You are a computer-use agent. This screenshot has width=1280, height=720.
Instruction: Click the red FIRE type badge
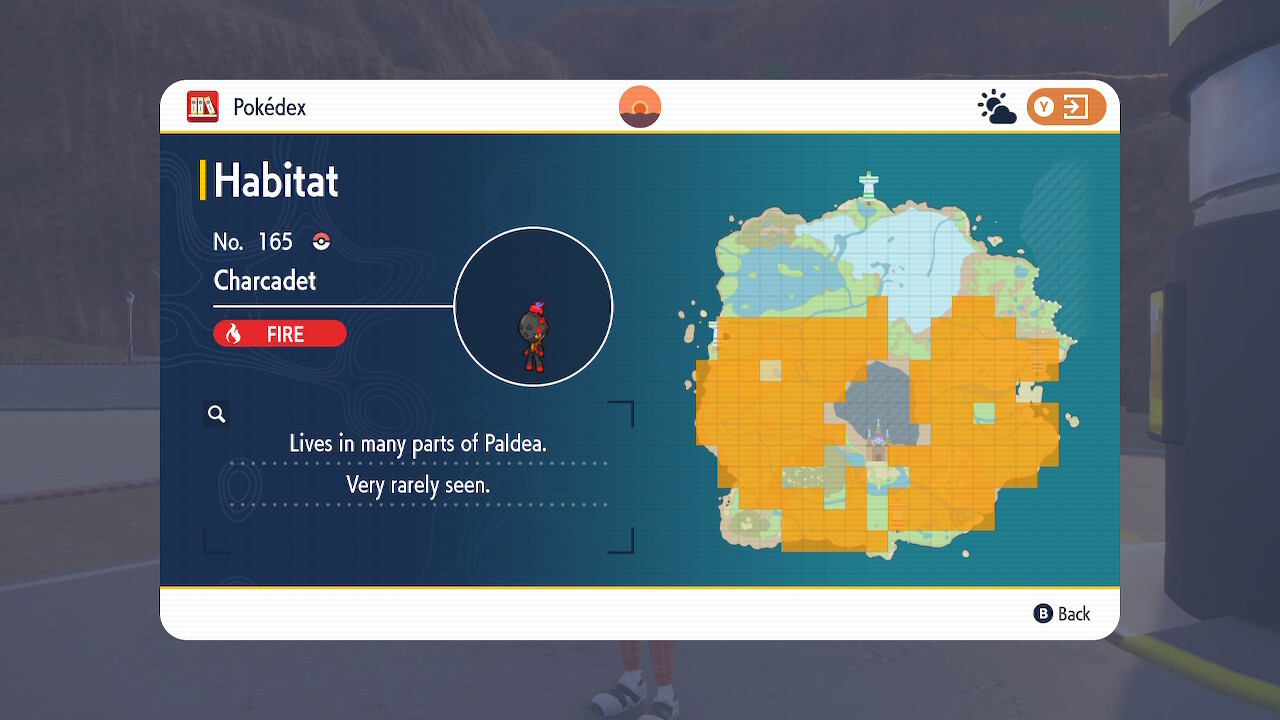click(280, 334)
